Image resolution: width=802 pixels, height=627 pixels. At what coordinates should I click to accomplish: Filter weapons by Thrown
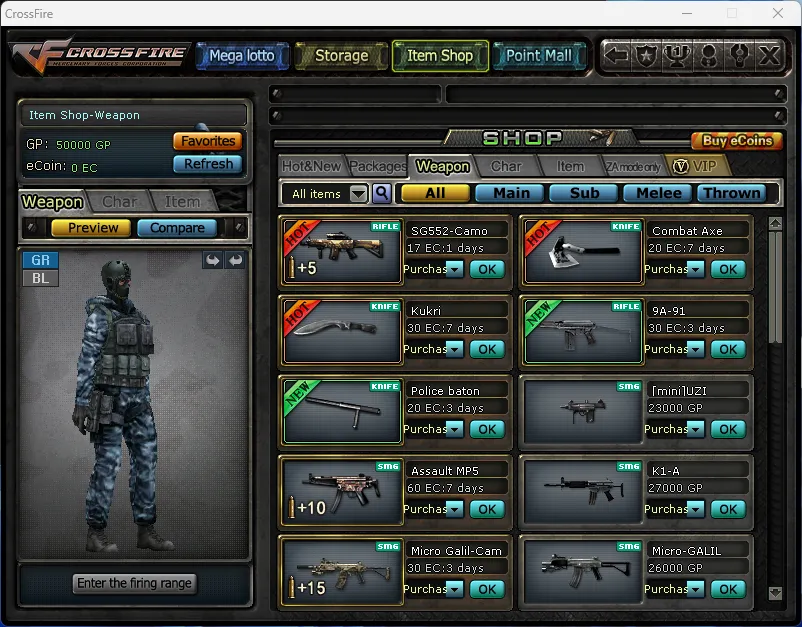click(731, 193)
